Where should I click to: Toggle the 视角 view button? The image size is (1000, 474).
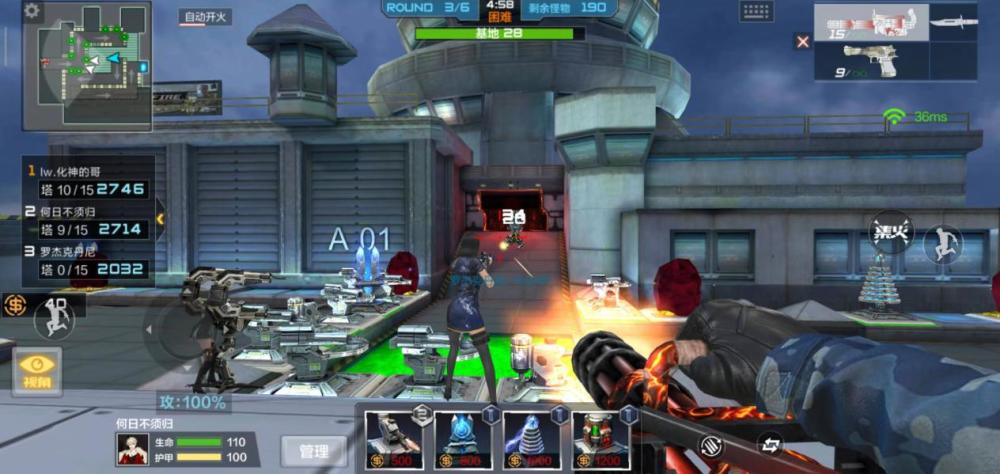[37, 371]
